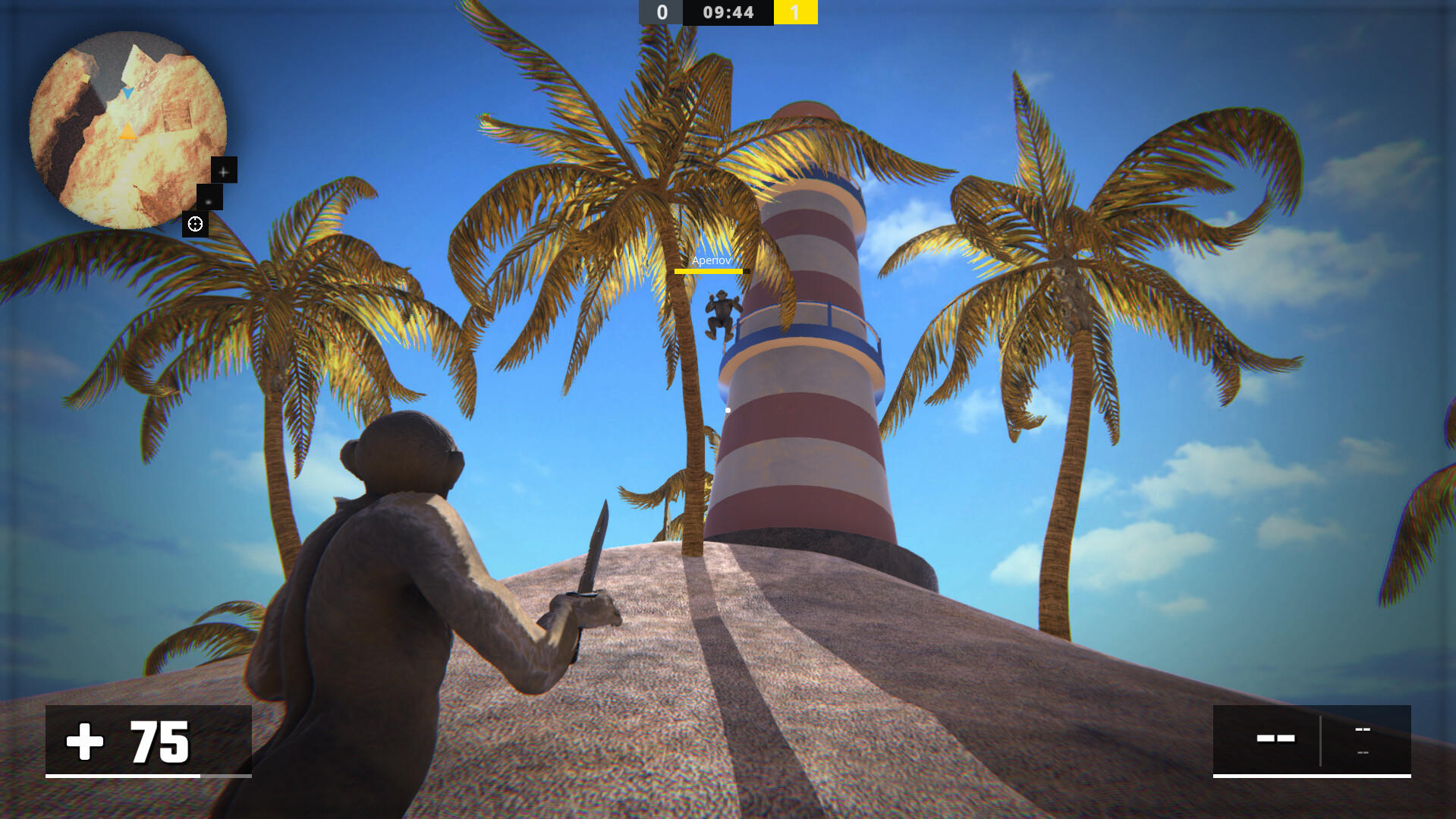Screen dimensions: 1456x819
Task: Expand the bottom-left health panel
Action: coord(148,742)
